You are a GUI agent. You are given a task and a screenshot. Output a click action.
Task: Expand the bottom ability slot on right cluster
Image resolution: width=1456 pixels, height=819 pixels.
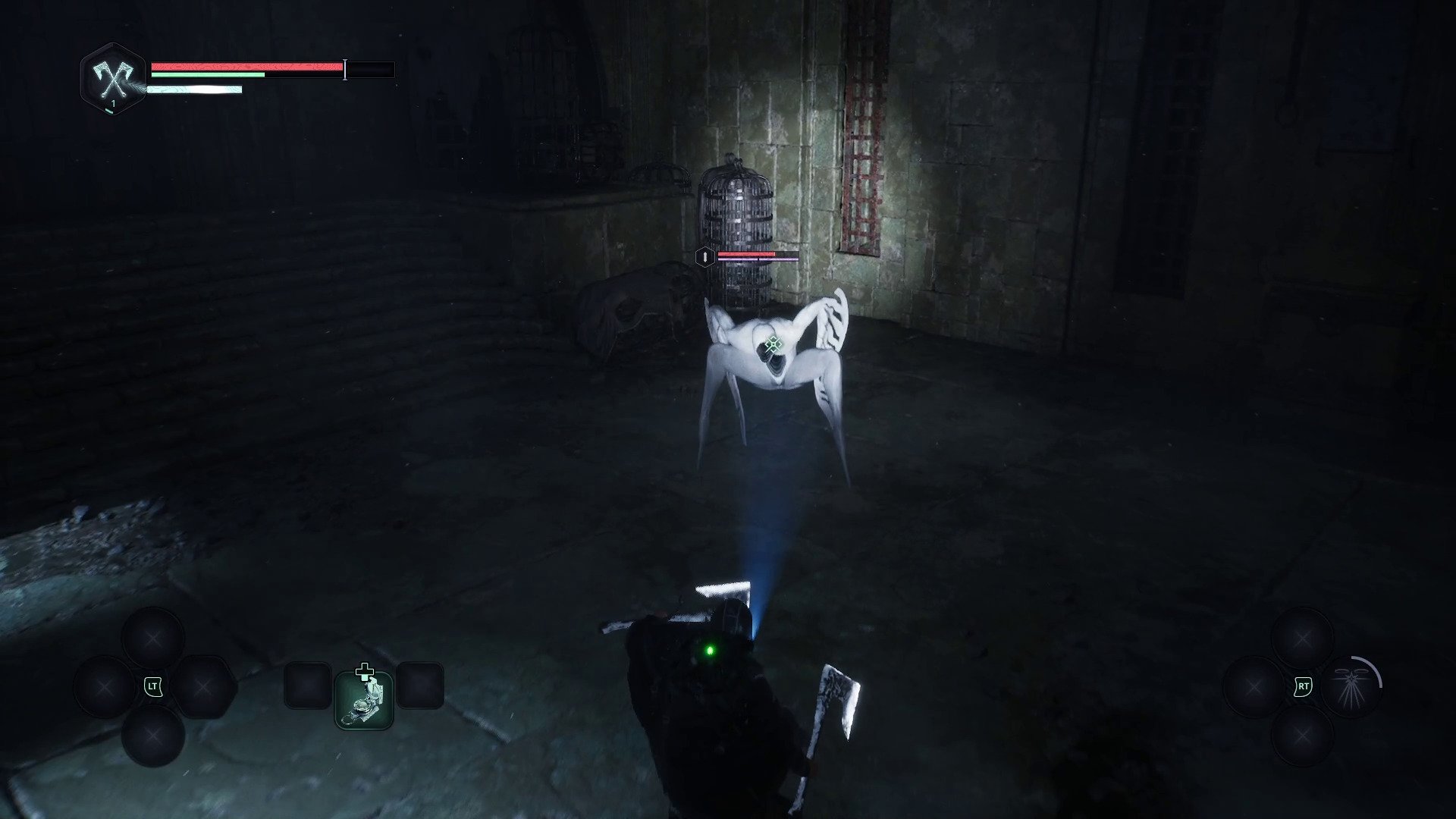(x=1302, y=736)
